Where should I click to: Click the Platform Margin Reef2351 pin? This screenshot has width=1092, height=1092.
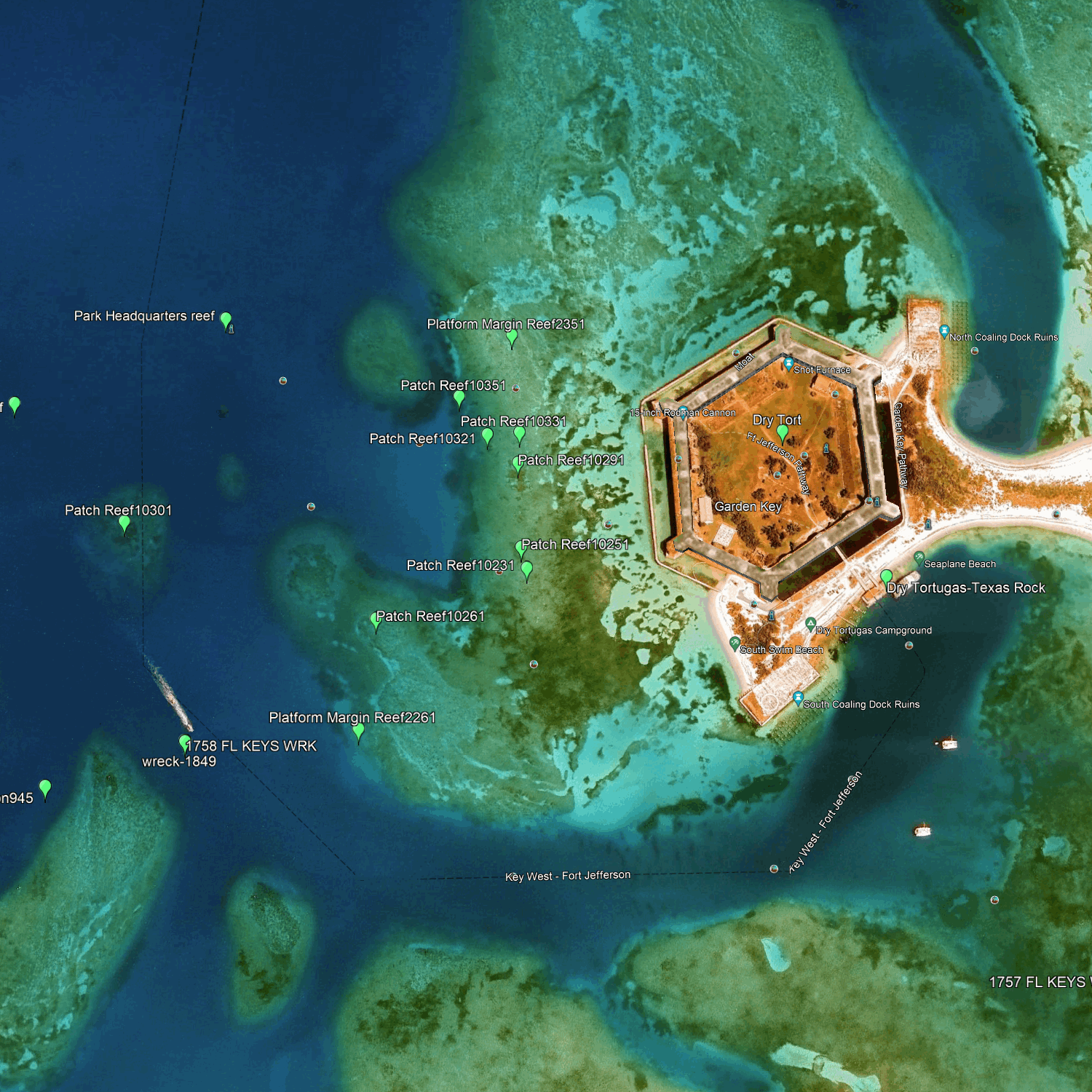pos(512,338)
